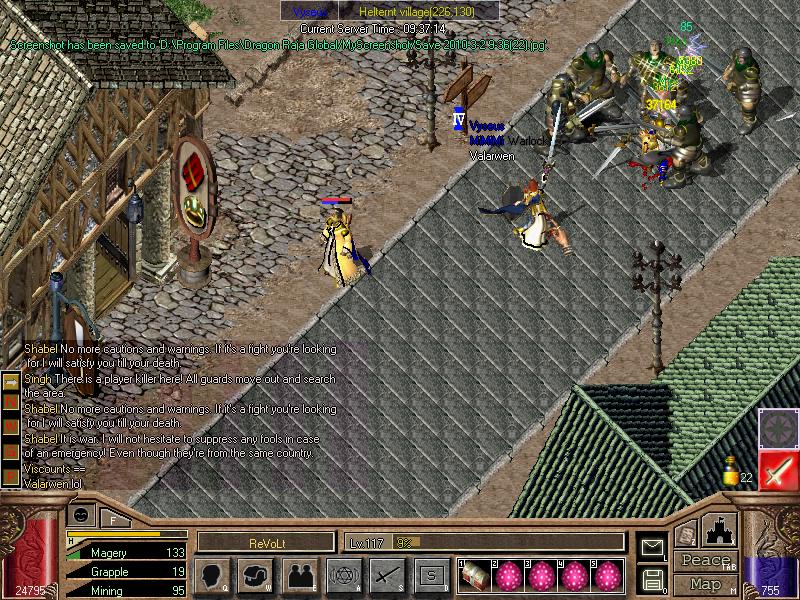Use the pink spotted egg in slot 2
Image resolution: width=800 pixels, height=600 pixels.
point(511,576)
